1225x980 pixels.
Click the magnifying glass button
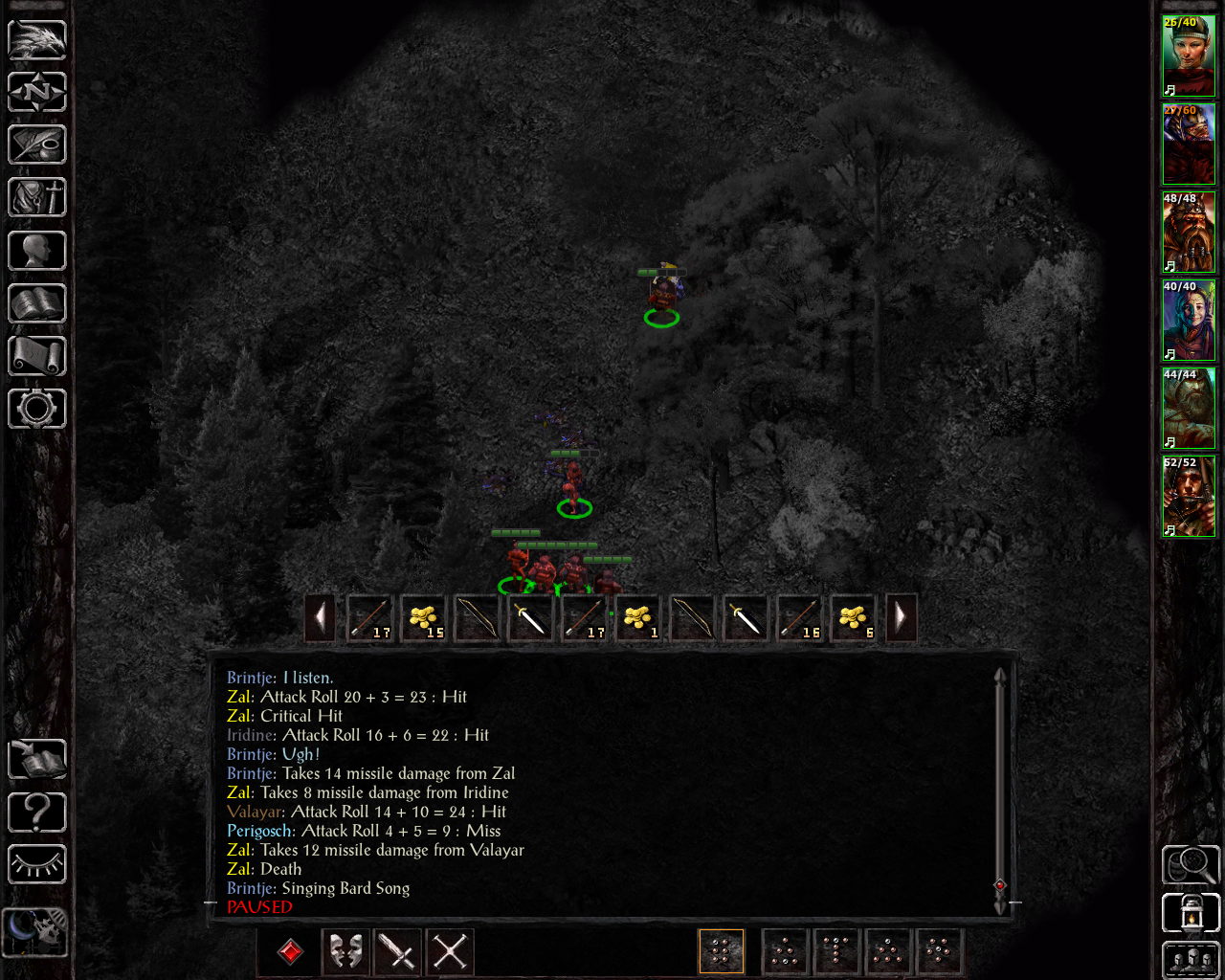tap(1191, 865)
